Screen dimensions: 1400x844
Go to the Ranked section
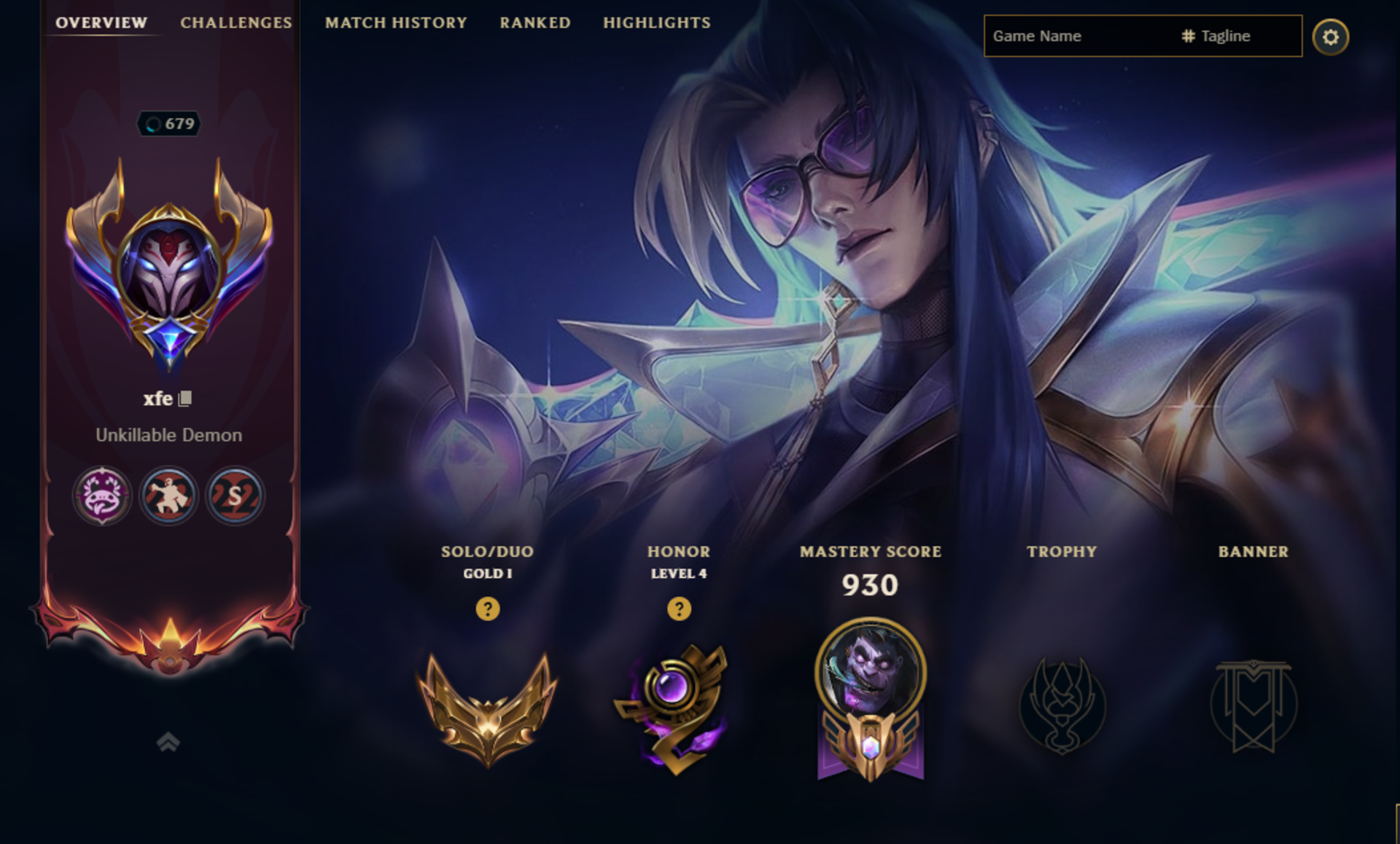tap(534, 23)
